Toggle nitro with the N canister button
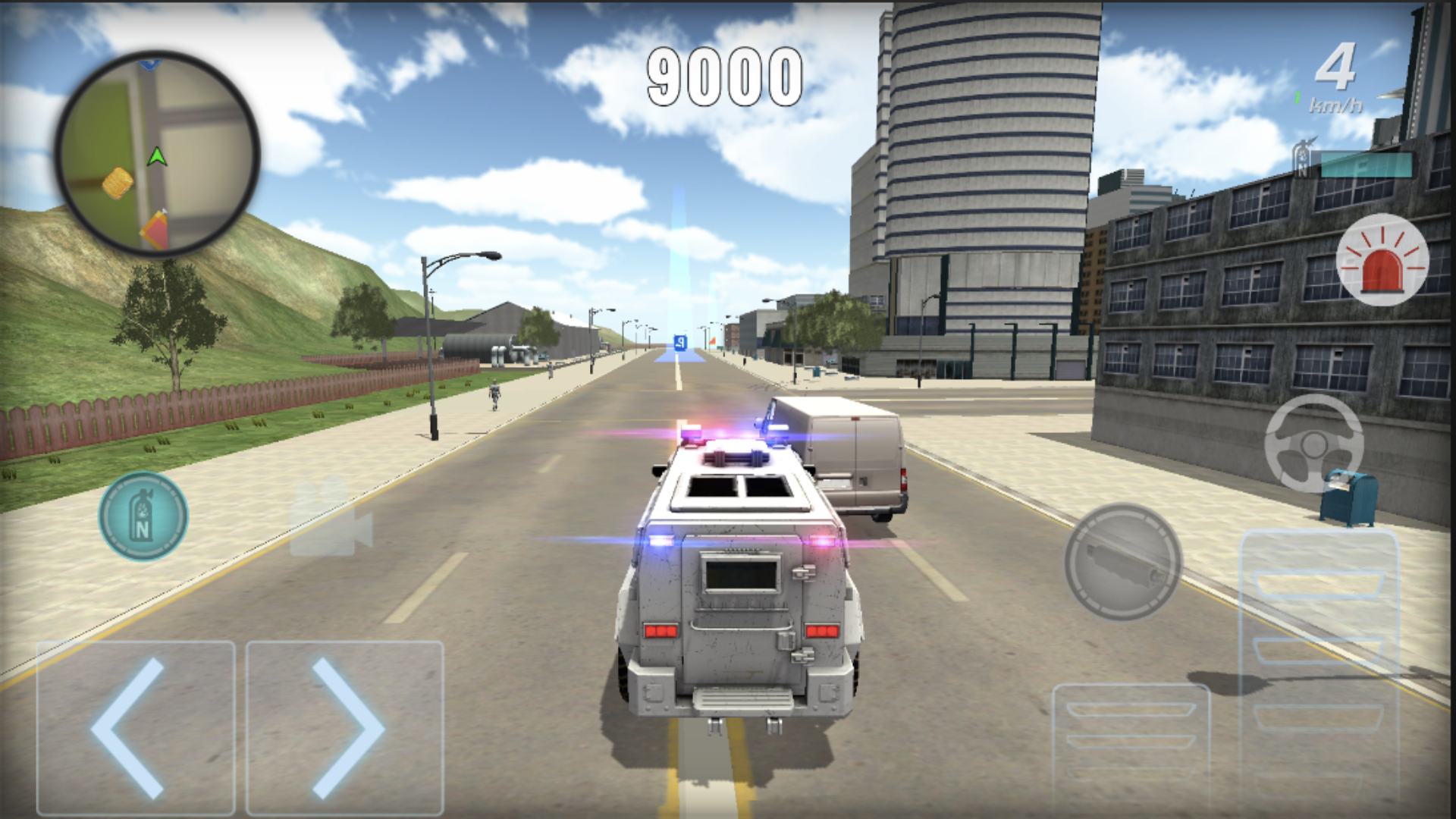Viewport: 1456px width, 819px height. (143, 515)
